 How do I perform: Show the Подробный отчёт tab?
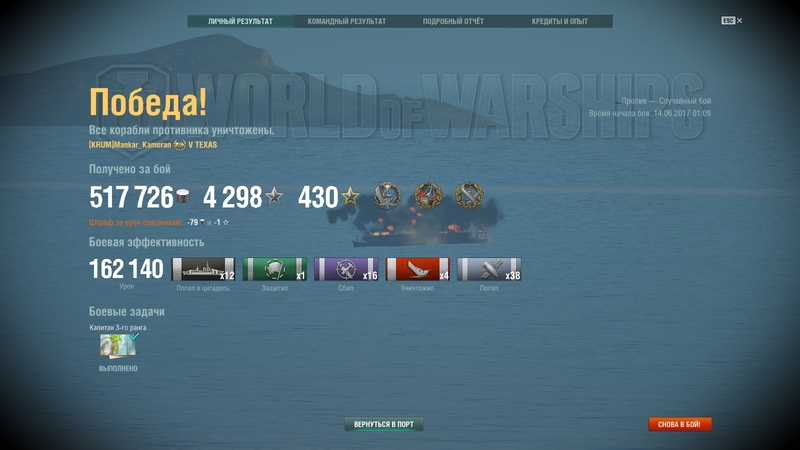click(454, 21)
